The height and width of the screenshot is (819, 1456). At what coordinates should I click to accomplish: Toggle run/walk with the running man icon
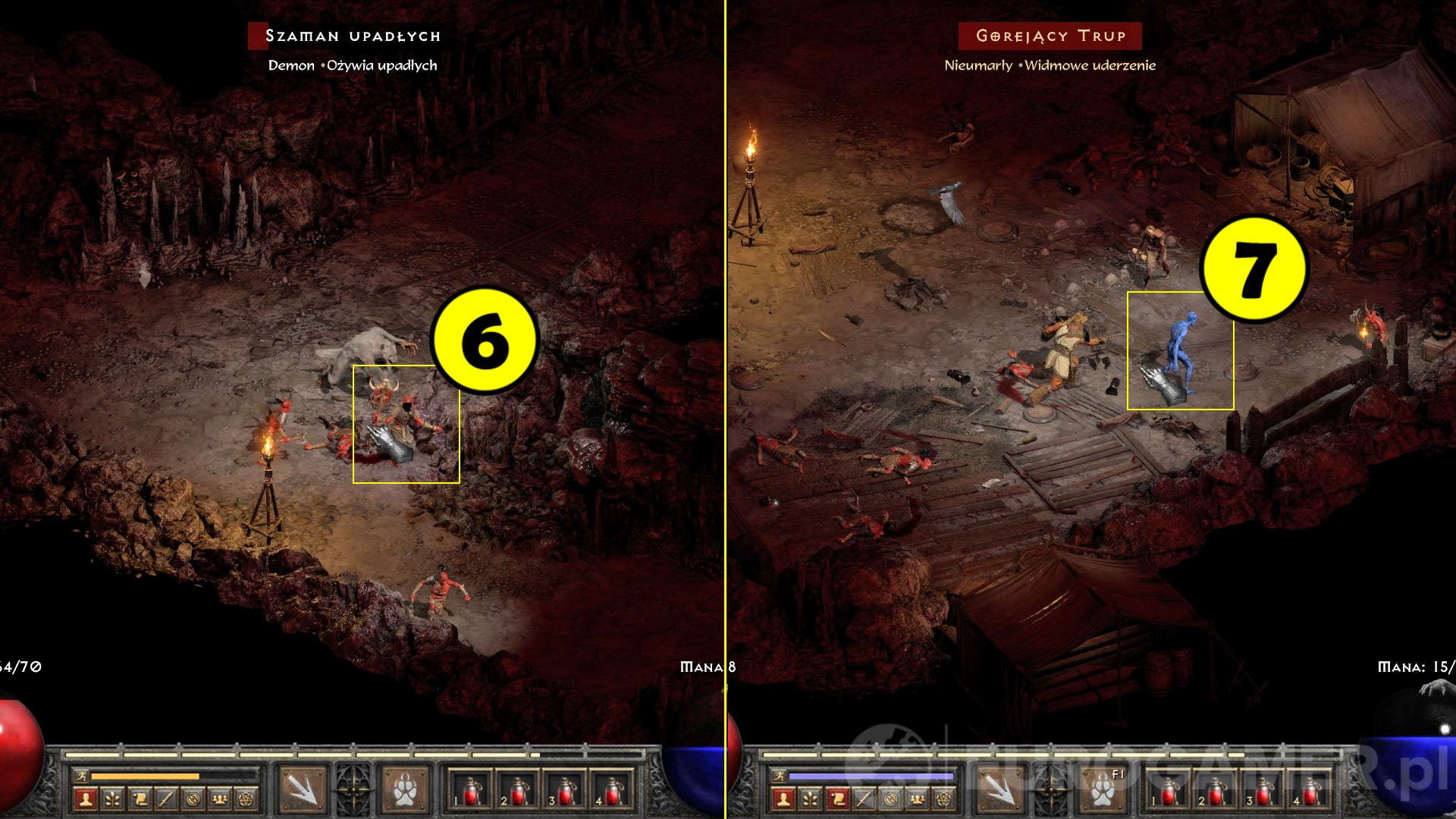(x=82, y=774)
